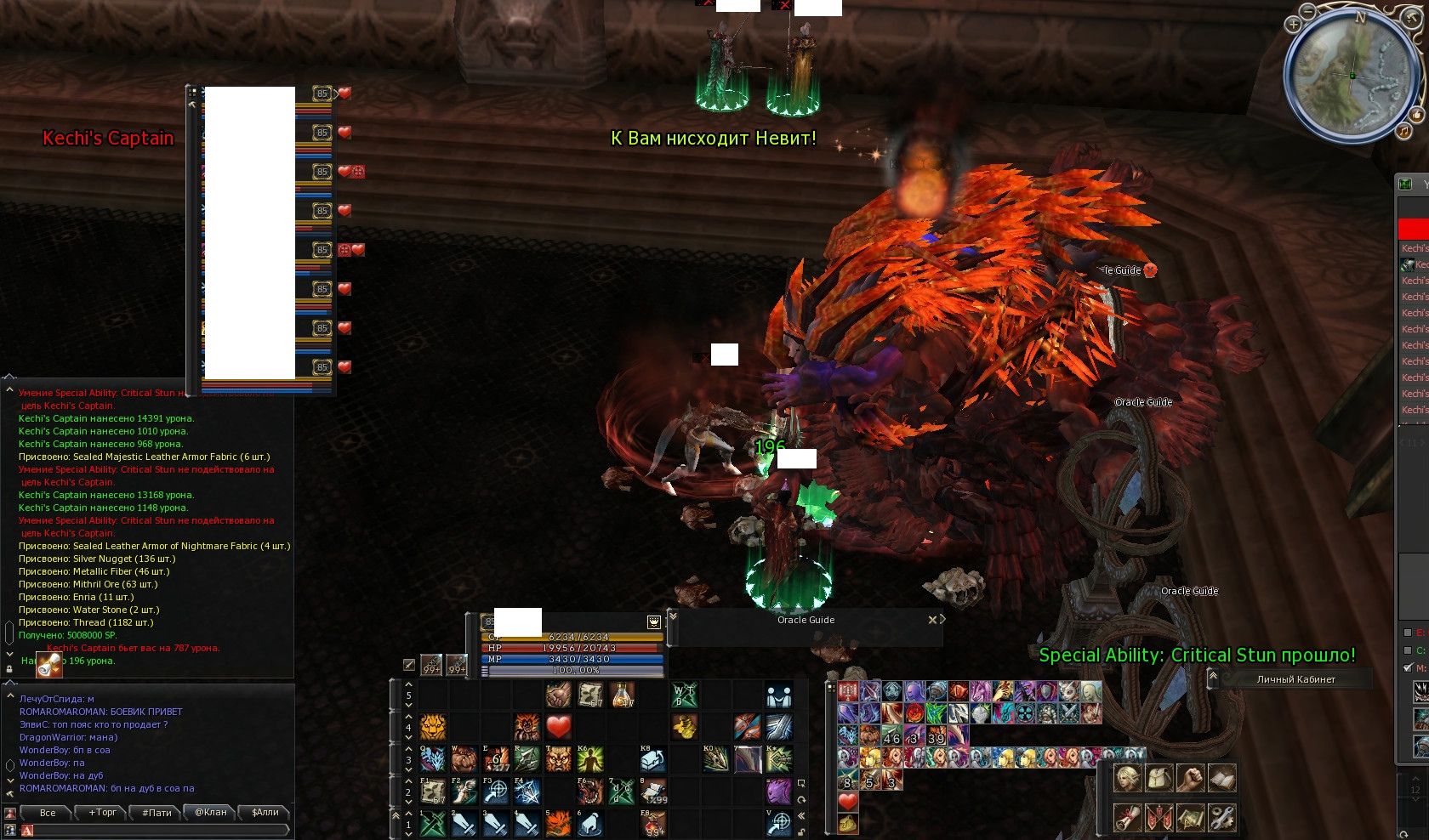Screen dimensions: 1429x840
Task: Open the inventory bag icon
Action: point(1159,778)
